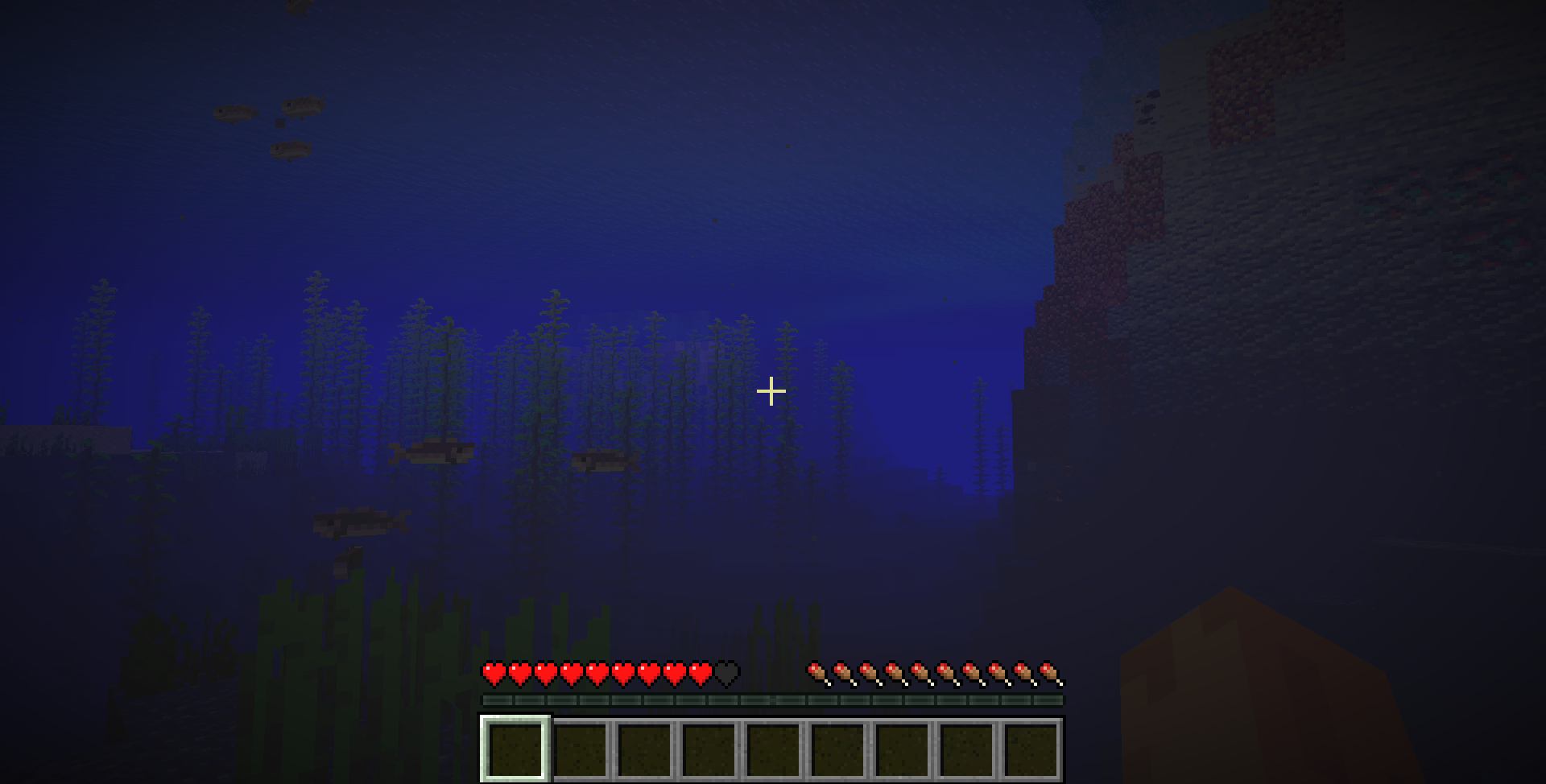Click the middle heart of the health bar

596,671
